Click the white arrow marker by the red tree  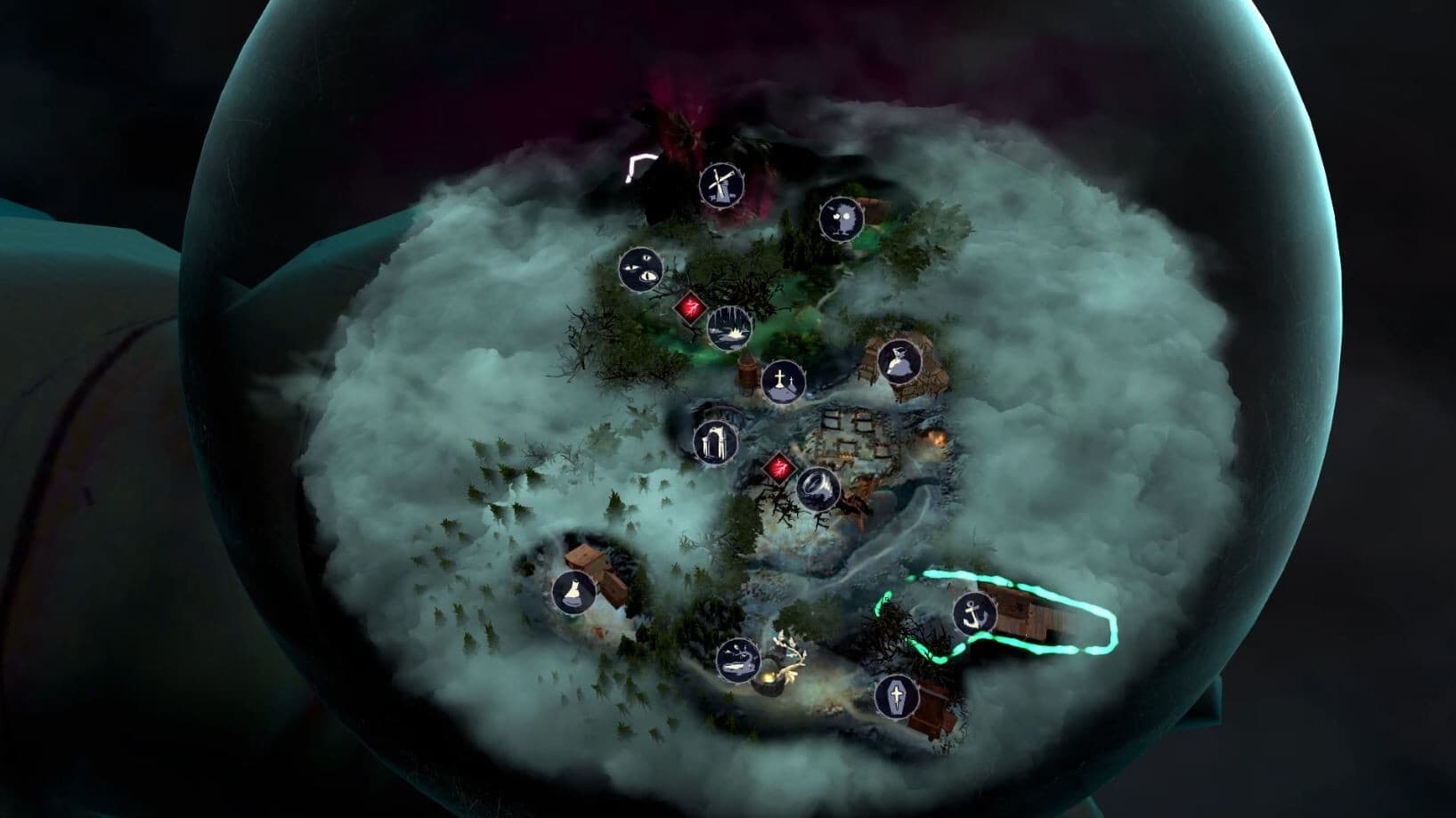tap(639, 162)
